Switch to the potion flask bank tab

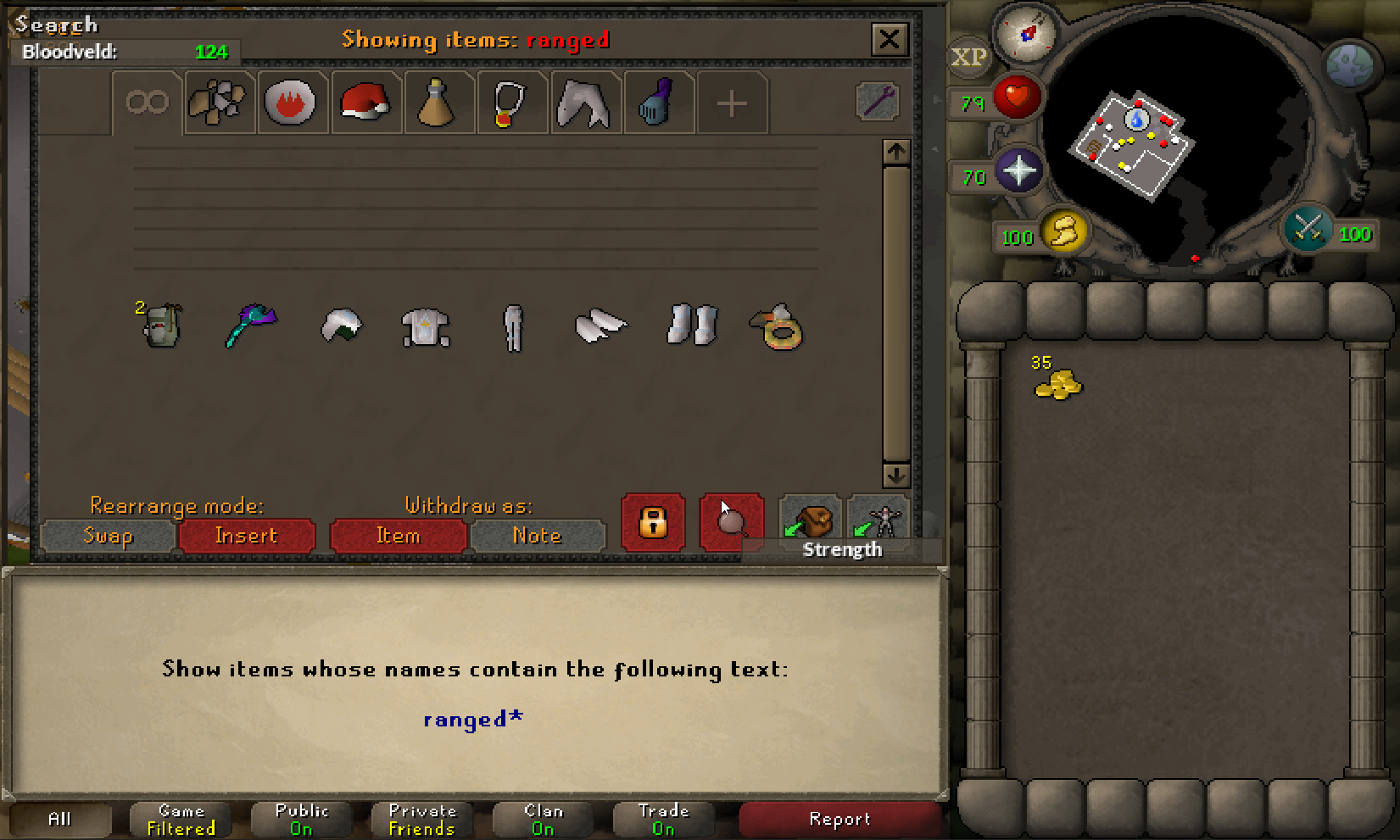tap(438, 103)
